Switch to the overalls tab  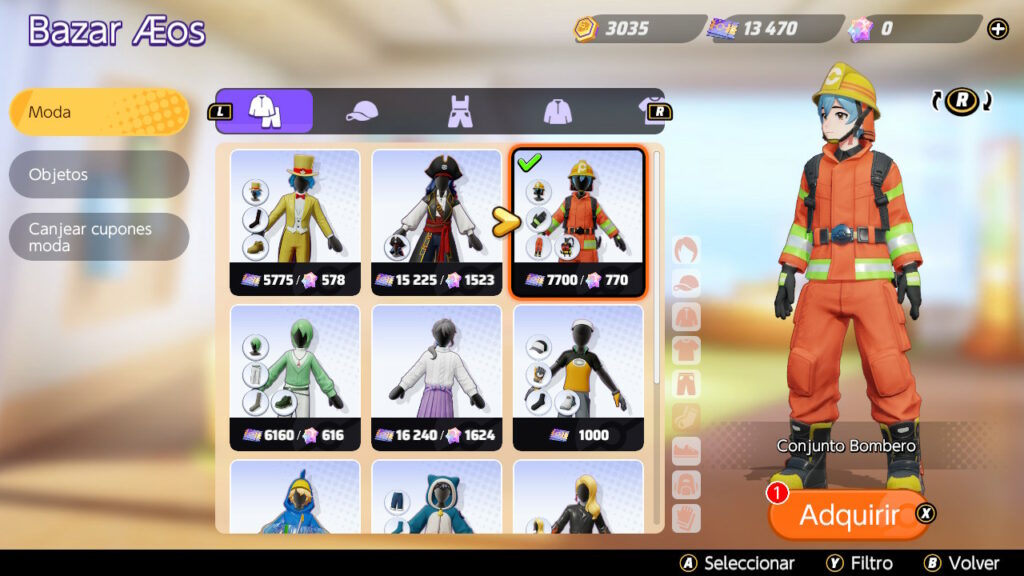[x=459, y=111]
